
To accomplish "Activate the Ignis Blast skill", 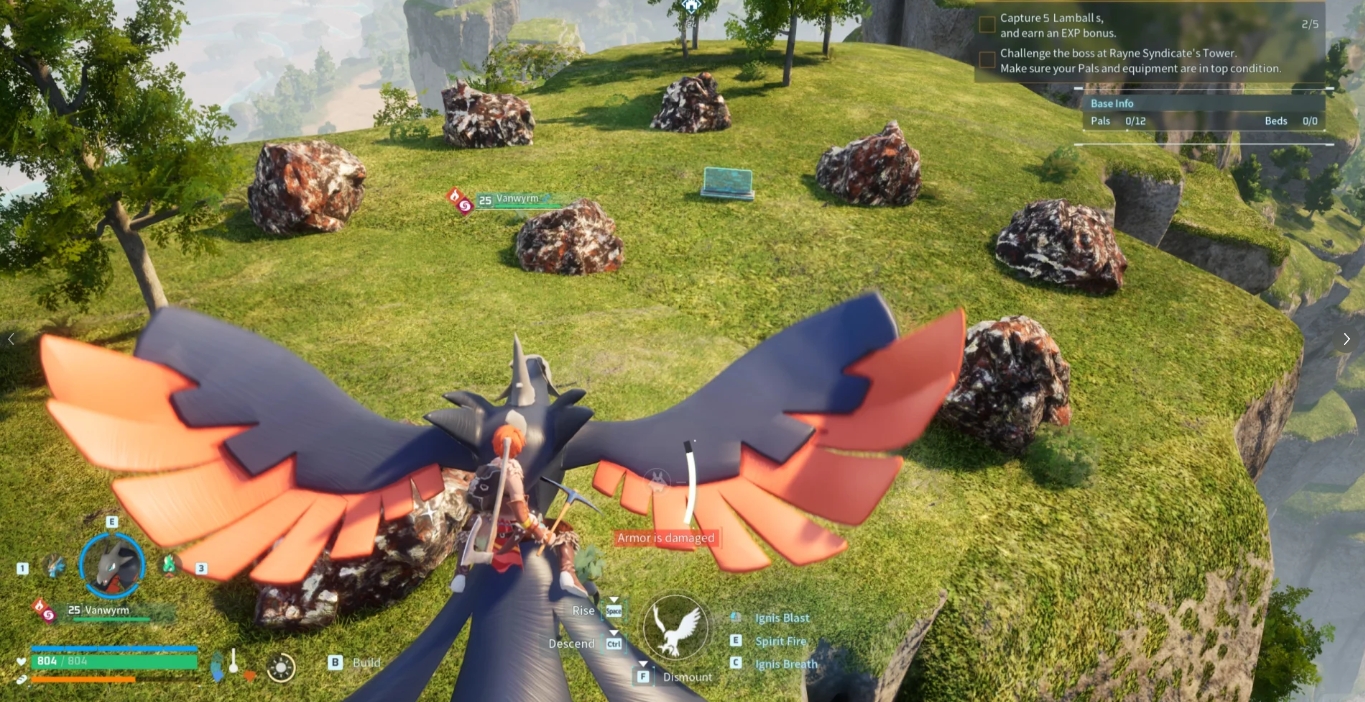I will [x=782, y=618].
